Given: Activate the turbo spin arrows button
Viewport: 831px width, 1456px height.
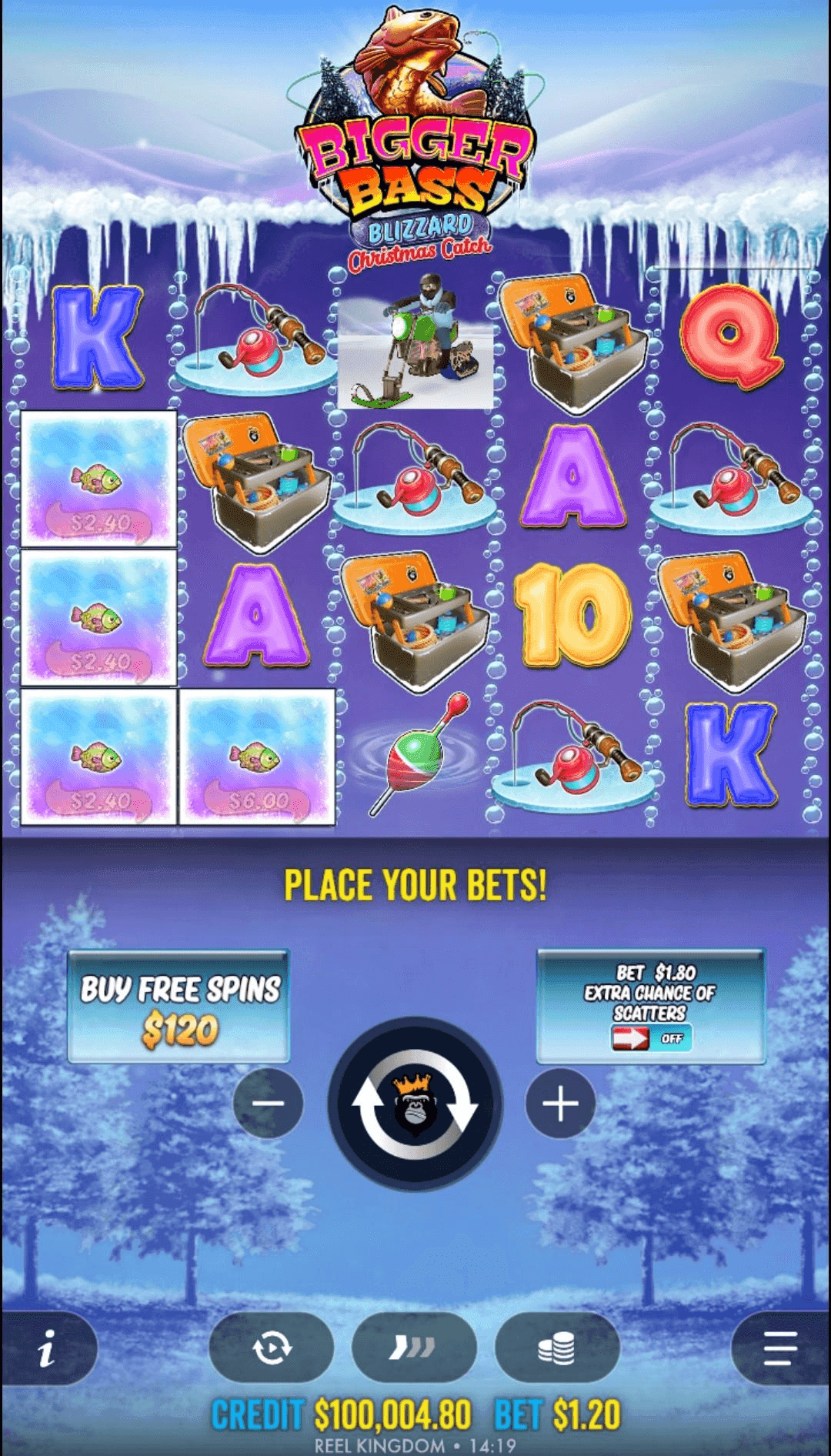Looking at the screenshot, I should (414, 1348).
